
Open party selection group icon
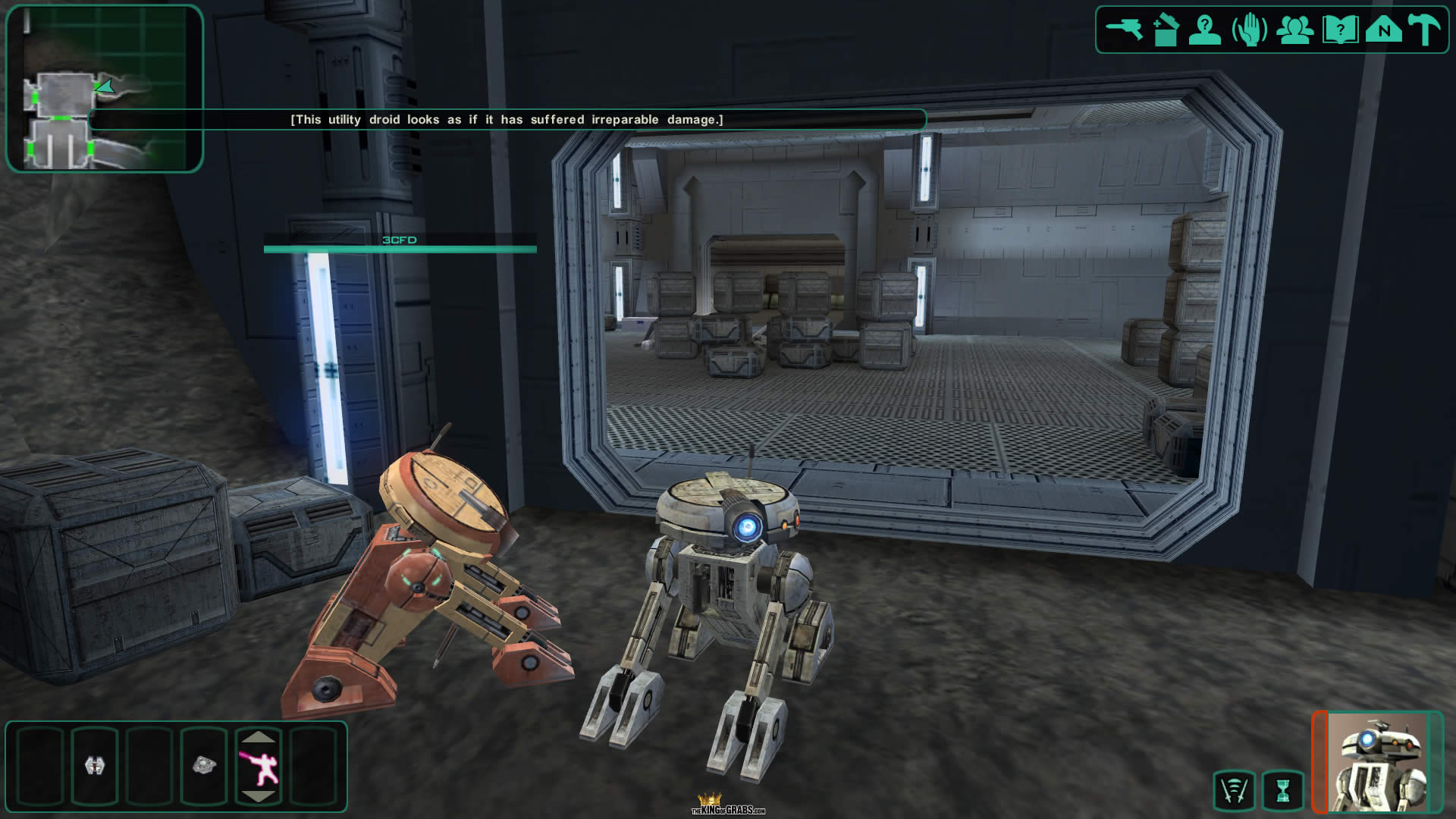point(1294,30)
